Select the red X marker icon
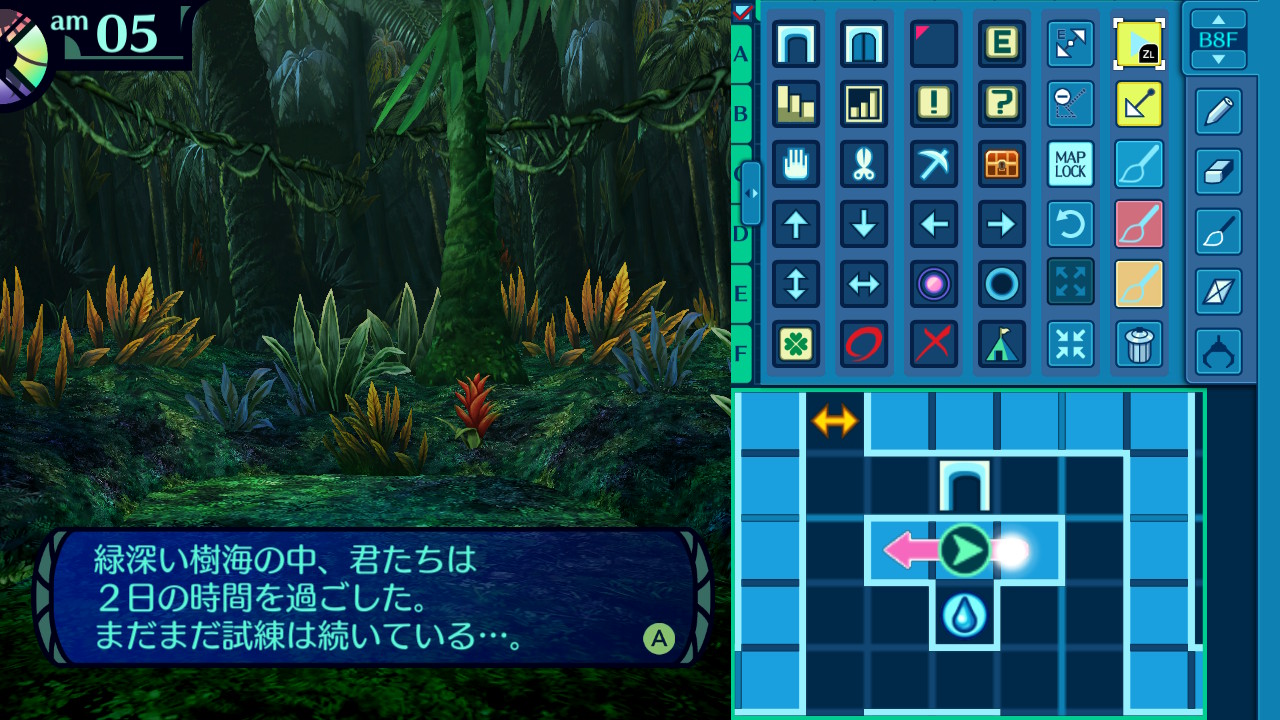This screenshot has height=720, width=1280. coord(934,344)
